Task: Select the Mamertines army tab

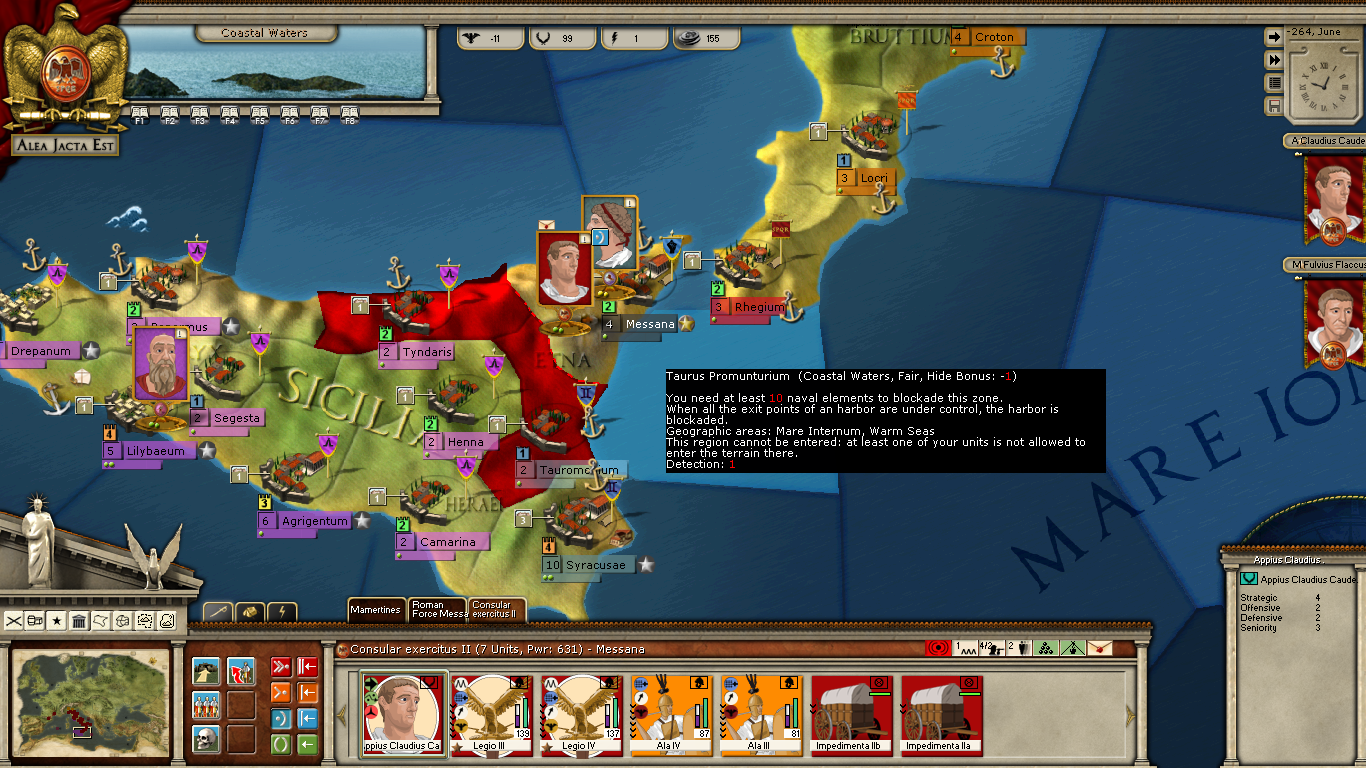Action: [x=376, y=609]
